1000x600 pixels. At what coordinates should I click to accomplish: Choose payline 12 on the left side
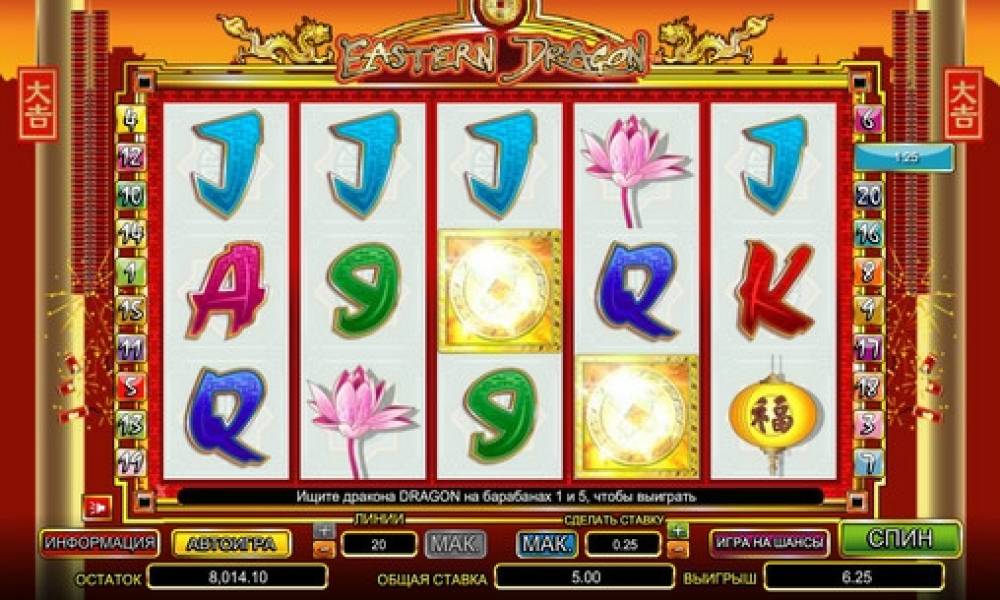pyautogui.click(x=131, y=155)
